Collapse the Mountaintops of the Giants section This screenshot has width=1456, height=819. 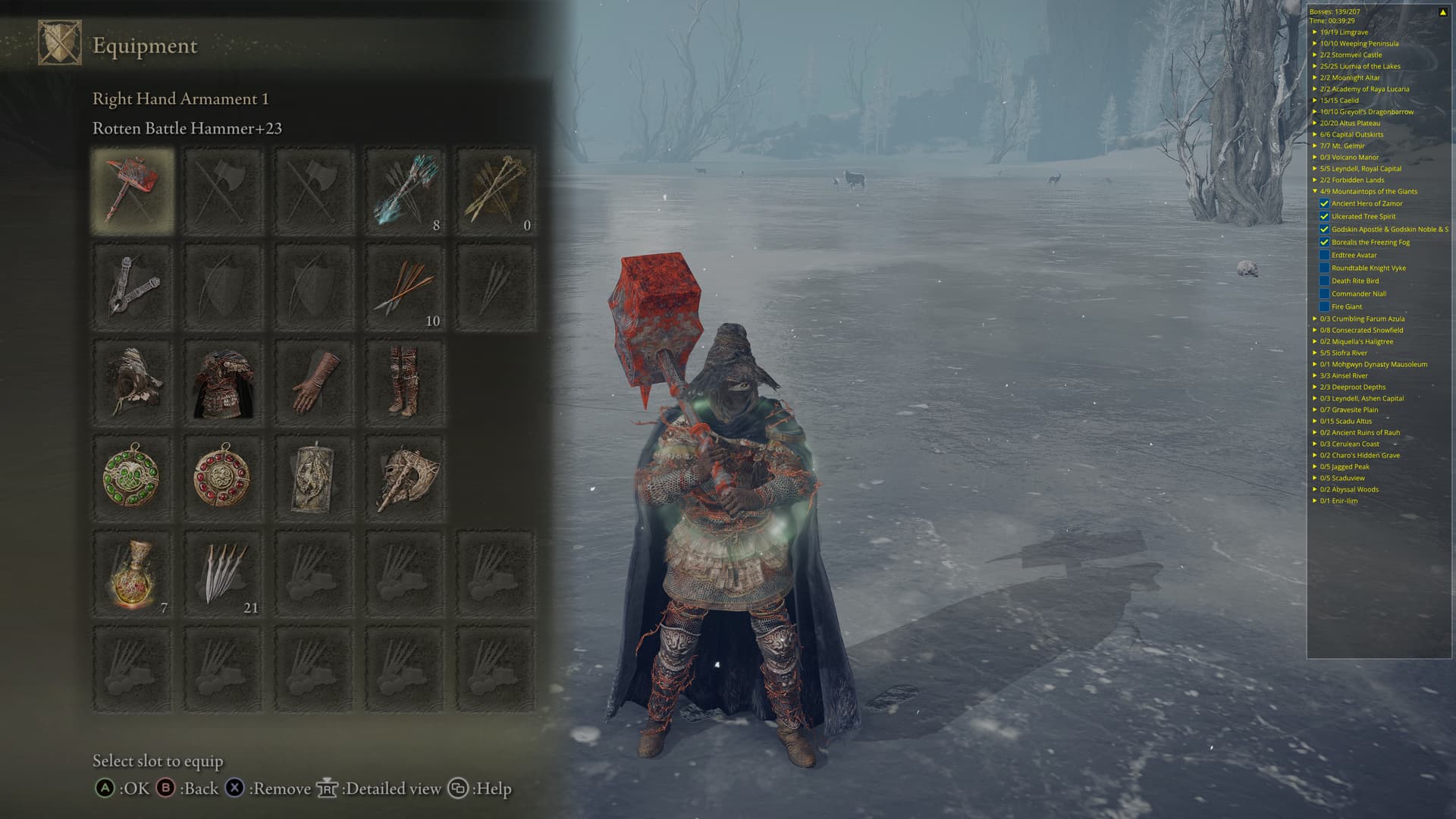(x=1315, y=192)
